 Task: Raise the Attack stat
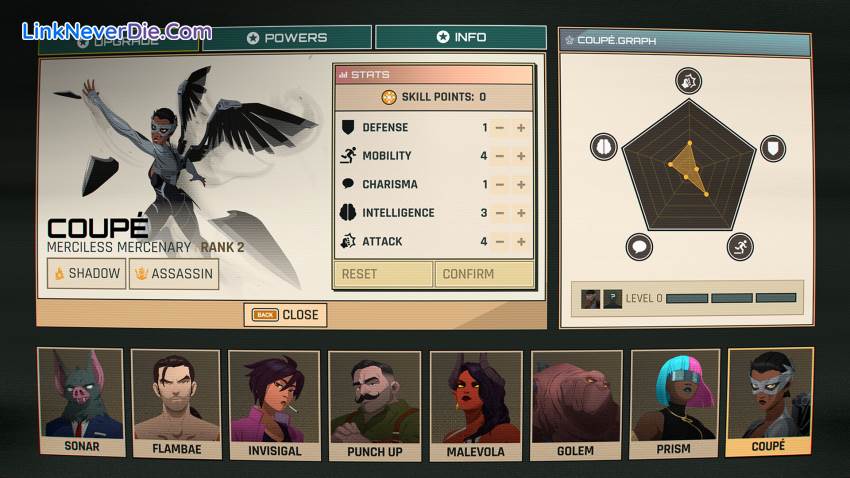[521, 242]
